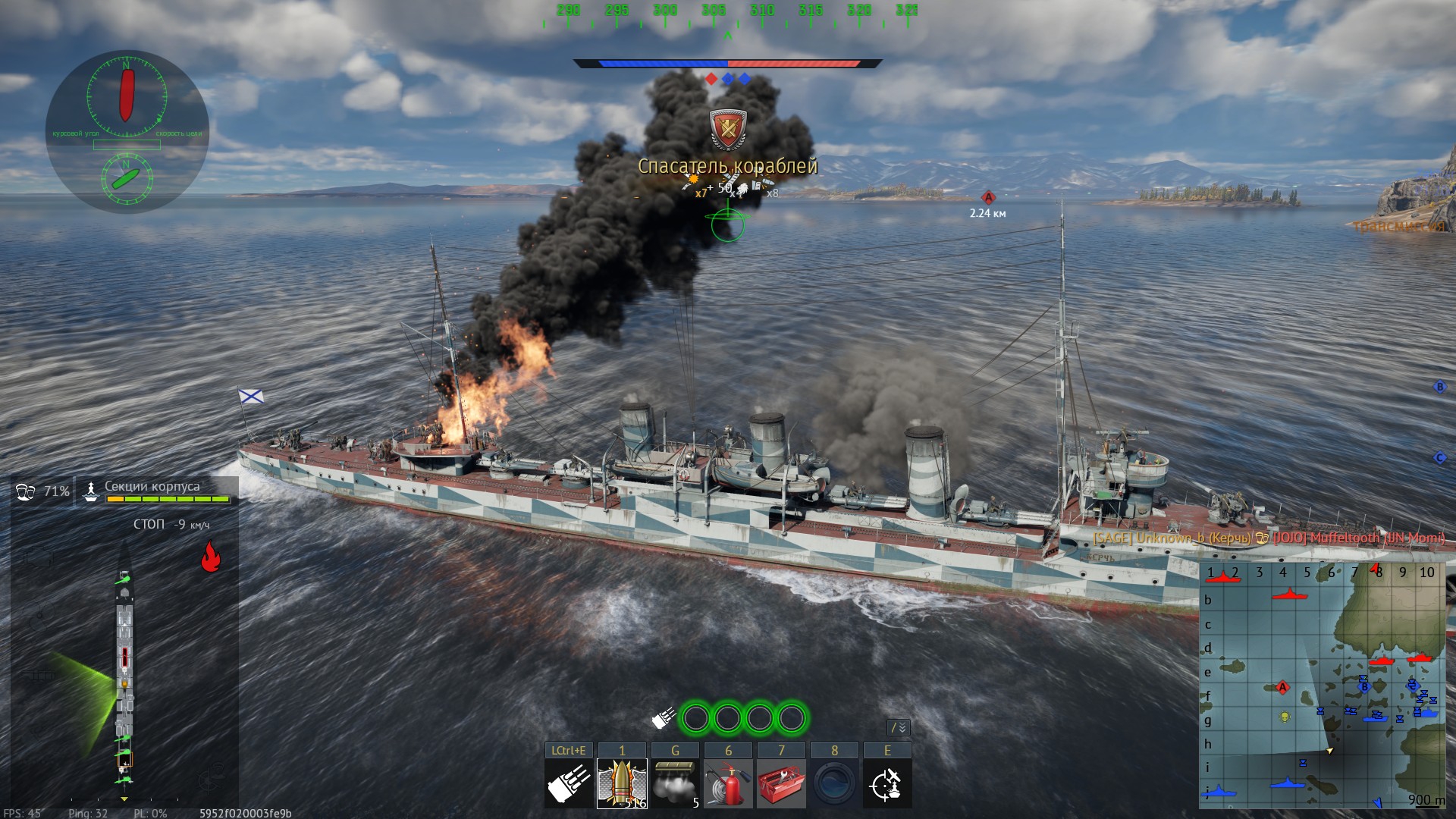Click the red fire warning icon
Screen dimensions: 1456x819
210,556
